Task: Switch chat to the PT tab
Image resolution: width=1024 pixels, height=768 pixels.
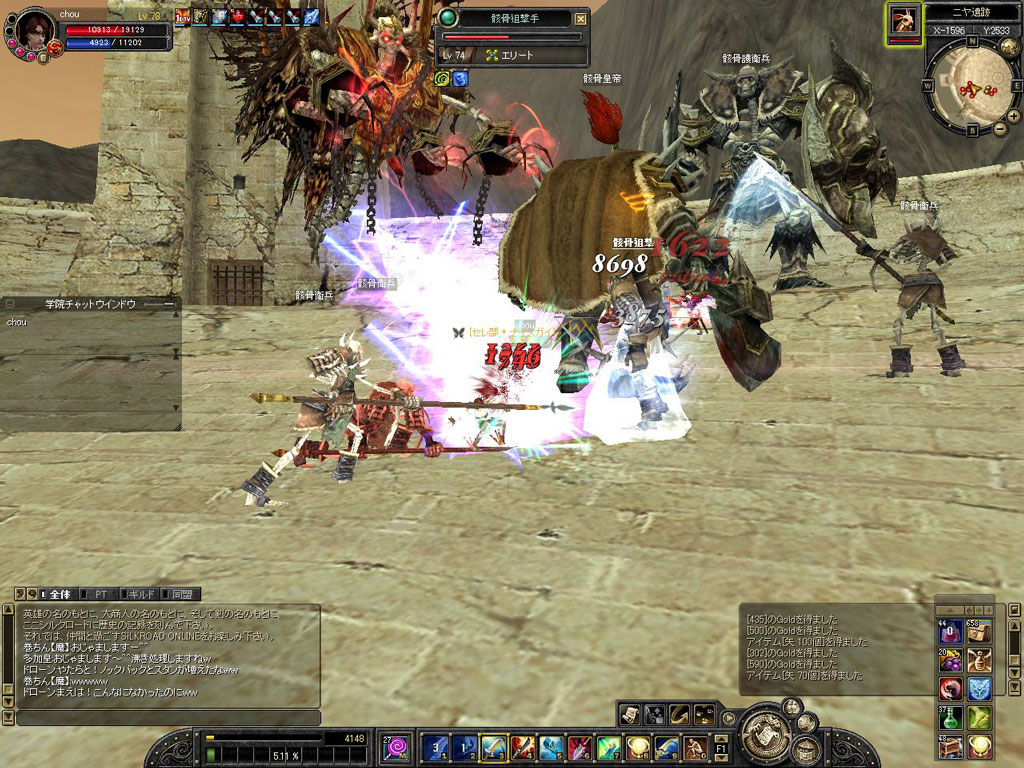Action: (x=102, y=594)
